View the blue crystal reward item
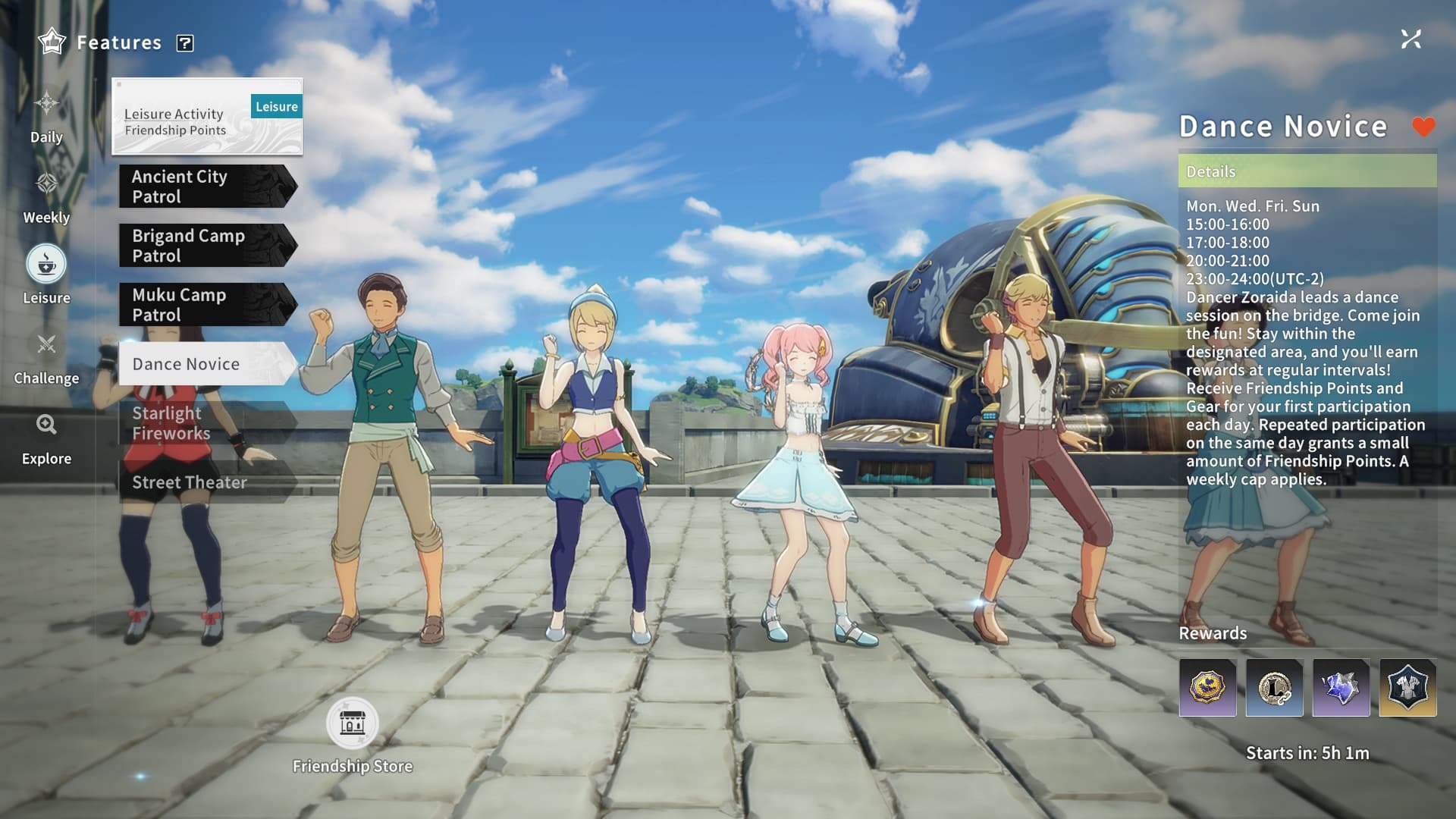The width and height of the screenshot is (1456, 819). [1341, 688]
